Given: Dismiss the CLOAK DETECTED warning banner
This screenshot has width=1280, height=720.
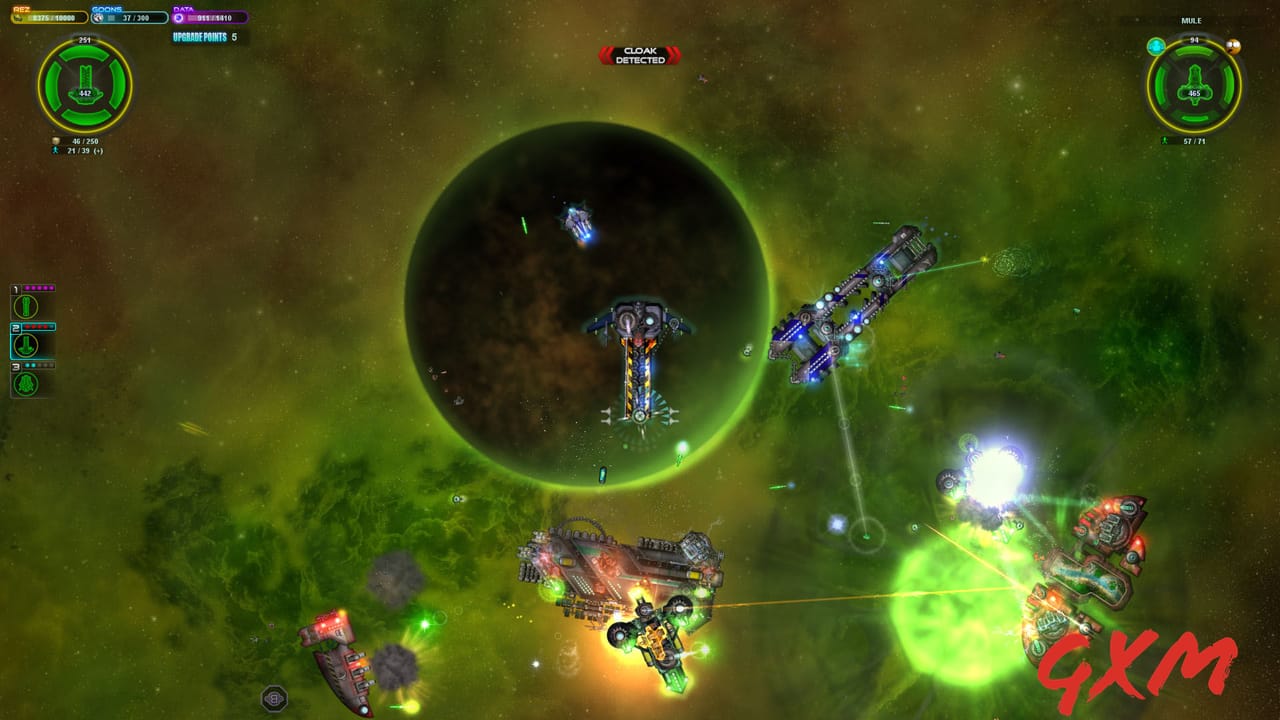Looking at the screenshot, I should pos(640,55).
